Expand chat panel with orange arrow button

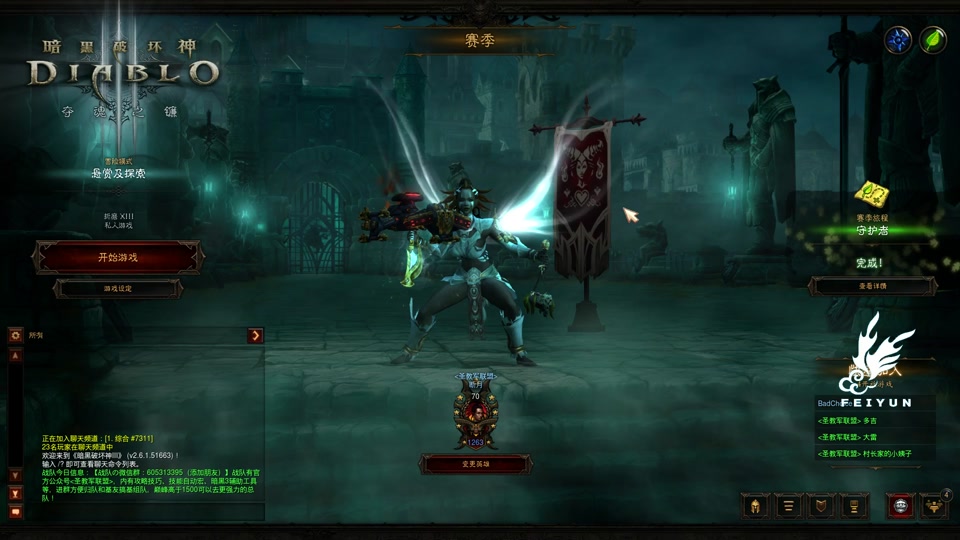tap(256, 336)
